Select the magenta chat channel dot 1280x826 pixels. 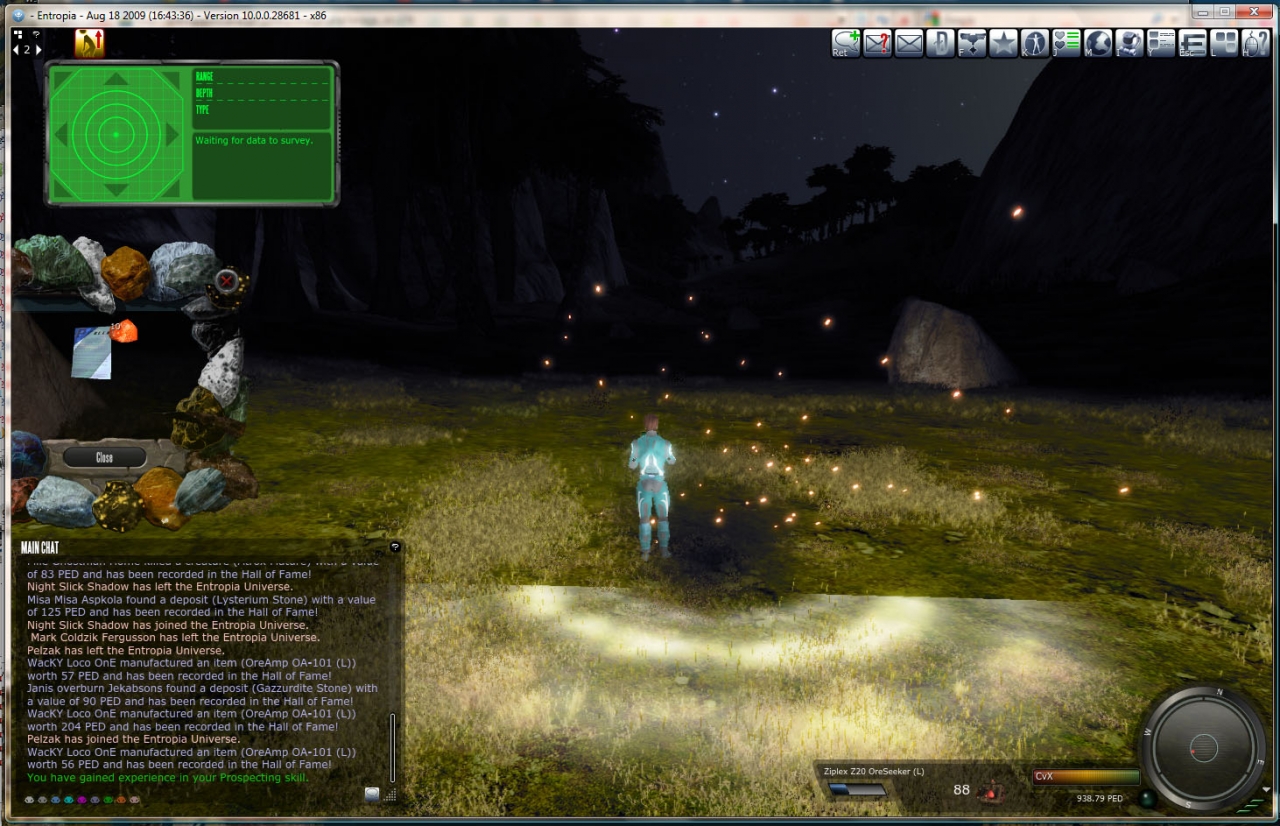pyautogui.click(x=81, y=800)
